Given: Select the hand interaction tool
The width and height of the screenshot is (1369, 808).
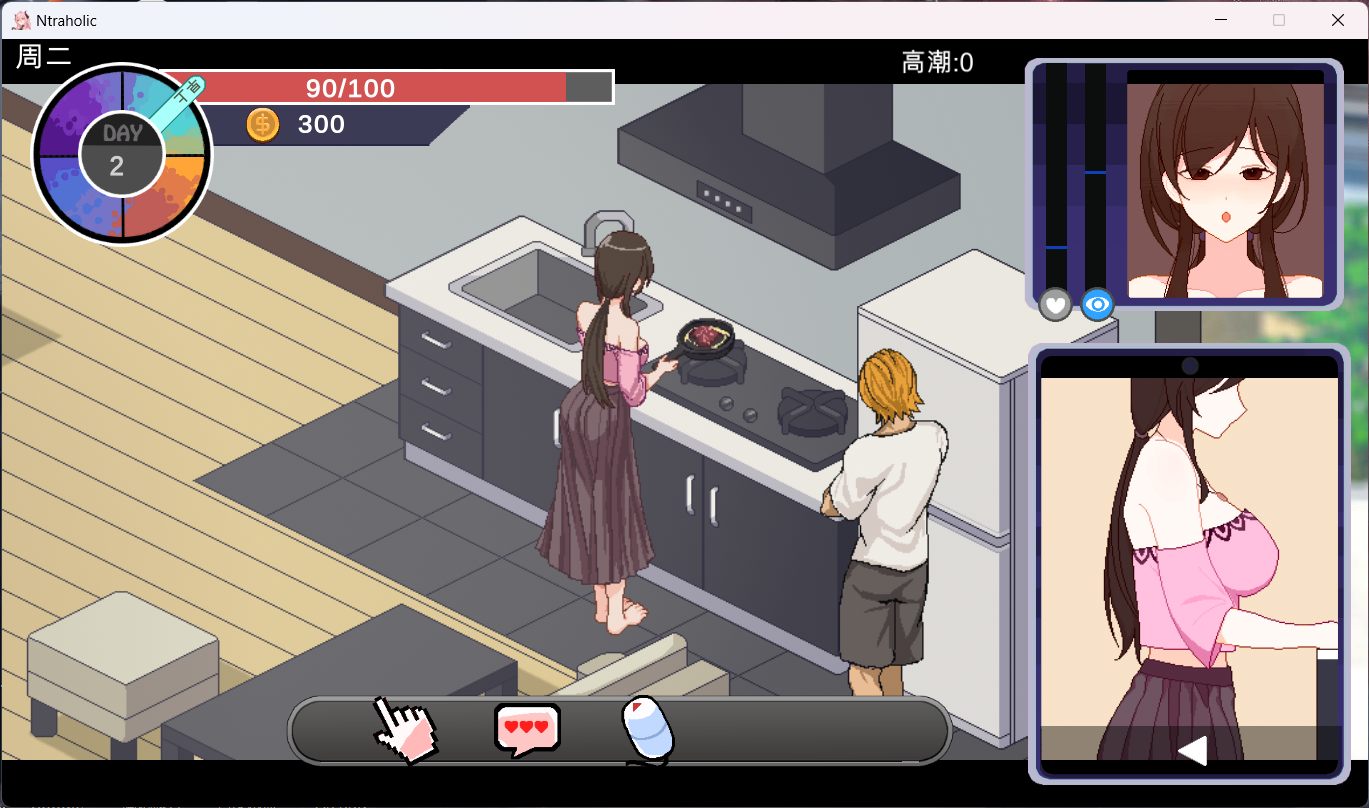Looking at the screenshot, I should [403, 730].
